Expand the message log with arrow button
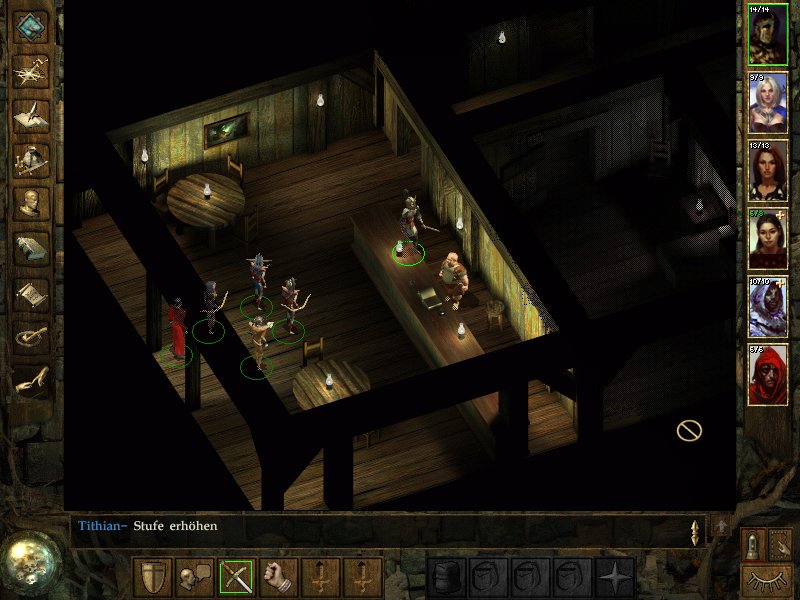Screen dimensions: 800x600 [x=720, y=525]
